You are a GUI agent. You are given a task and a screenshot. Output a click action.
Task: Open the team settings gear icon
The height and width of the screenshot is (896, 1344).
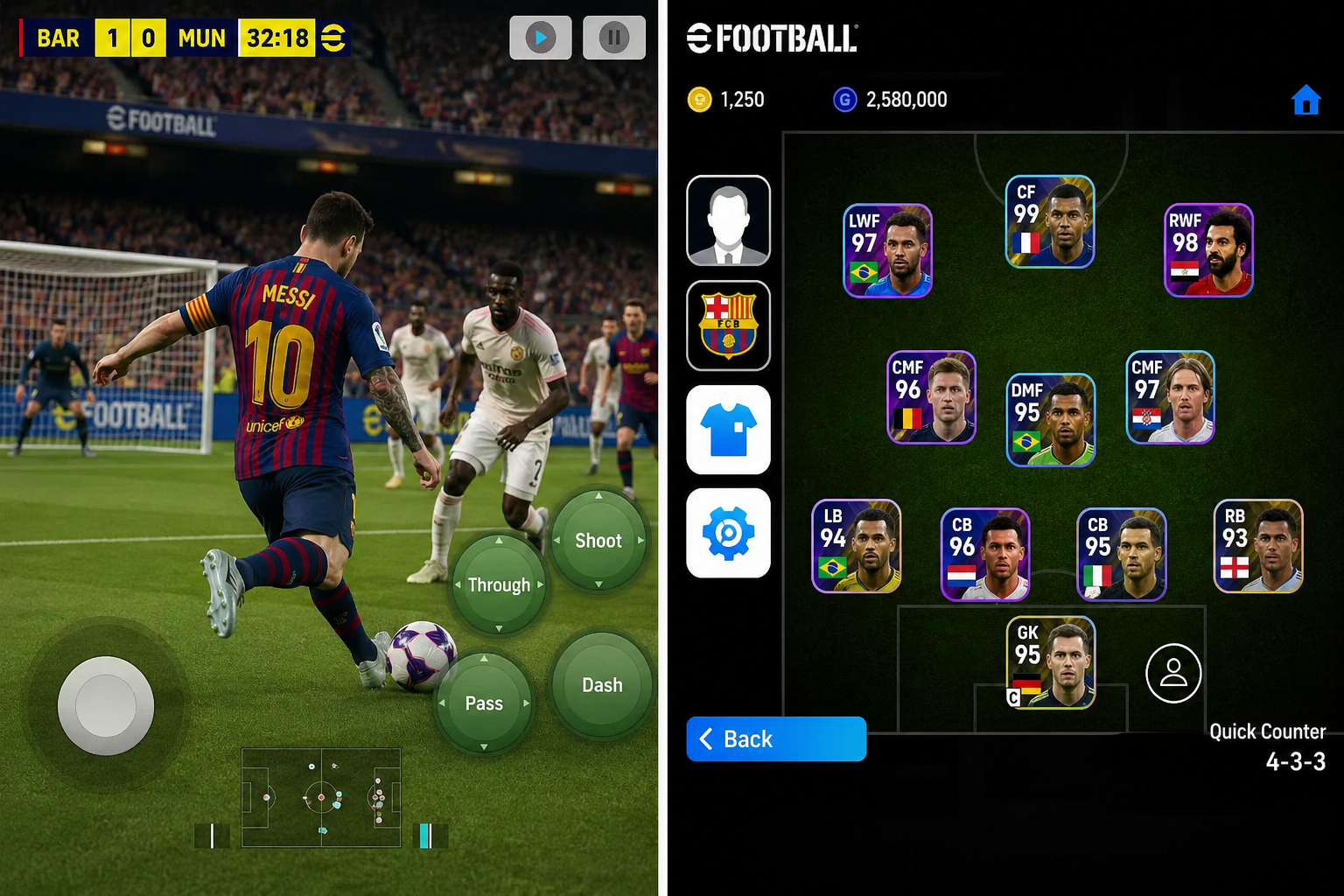pos(728,534)
